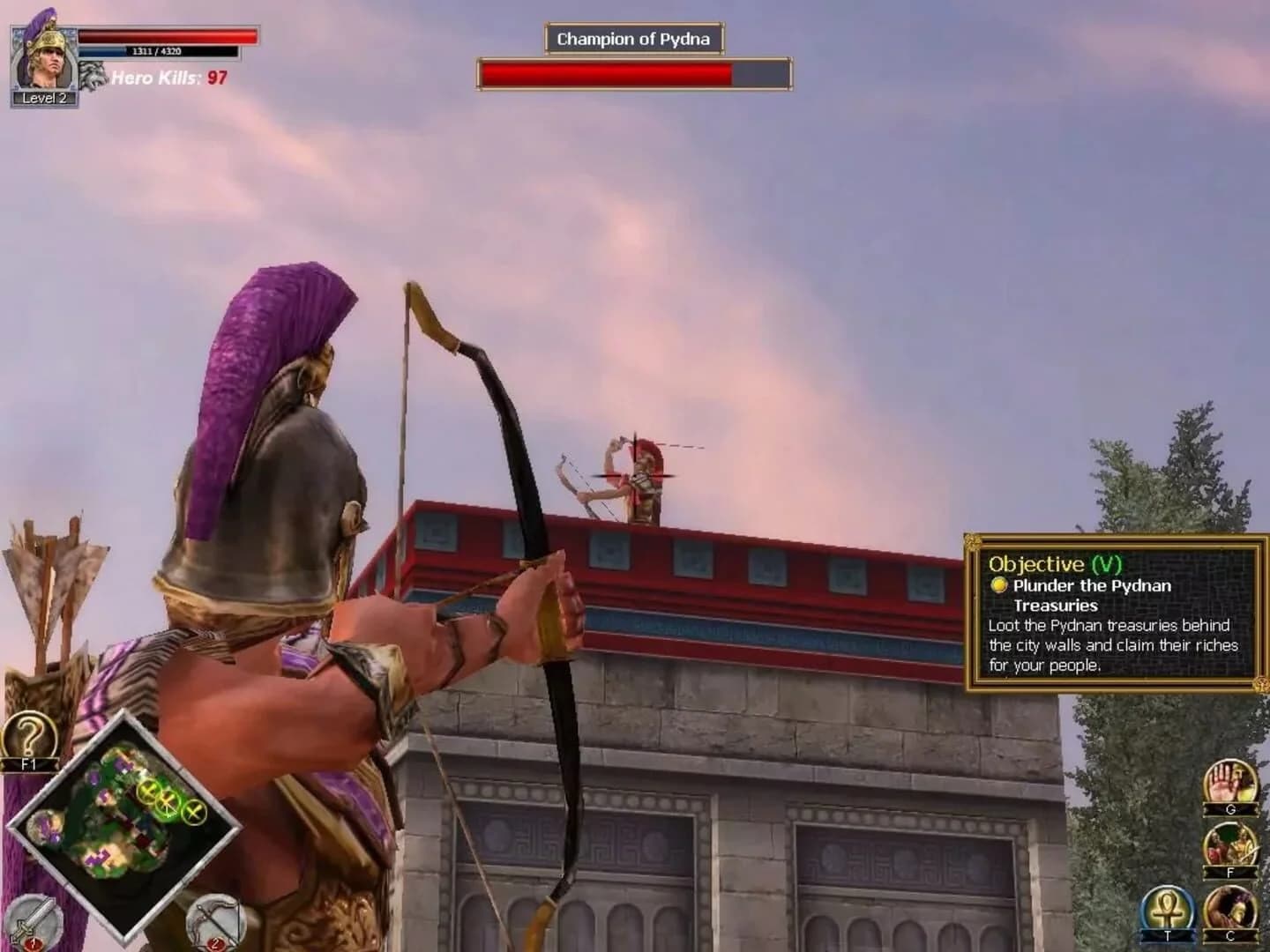Select Alexander's hero portrait
1270x952 pixels.
click(42, 57)
